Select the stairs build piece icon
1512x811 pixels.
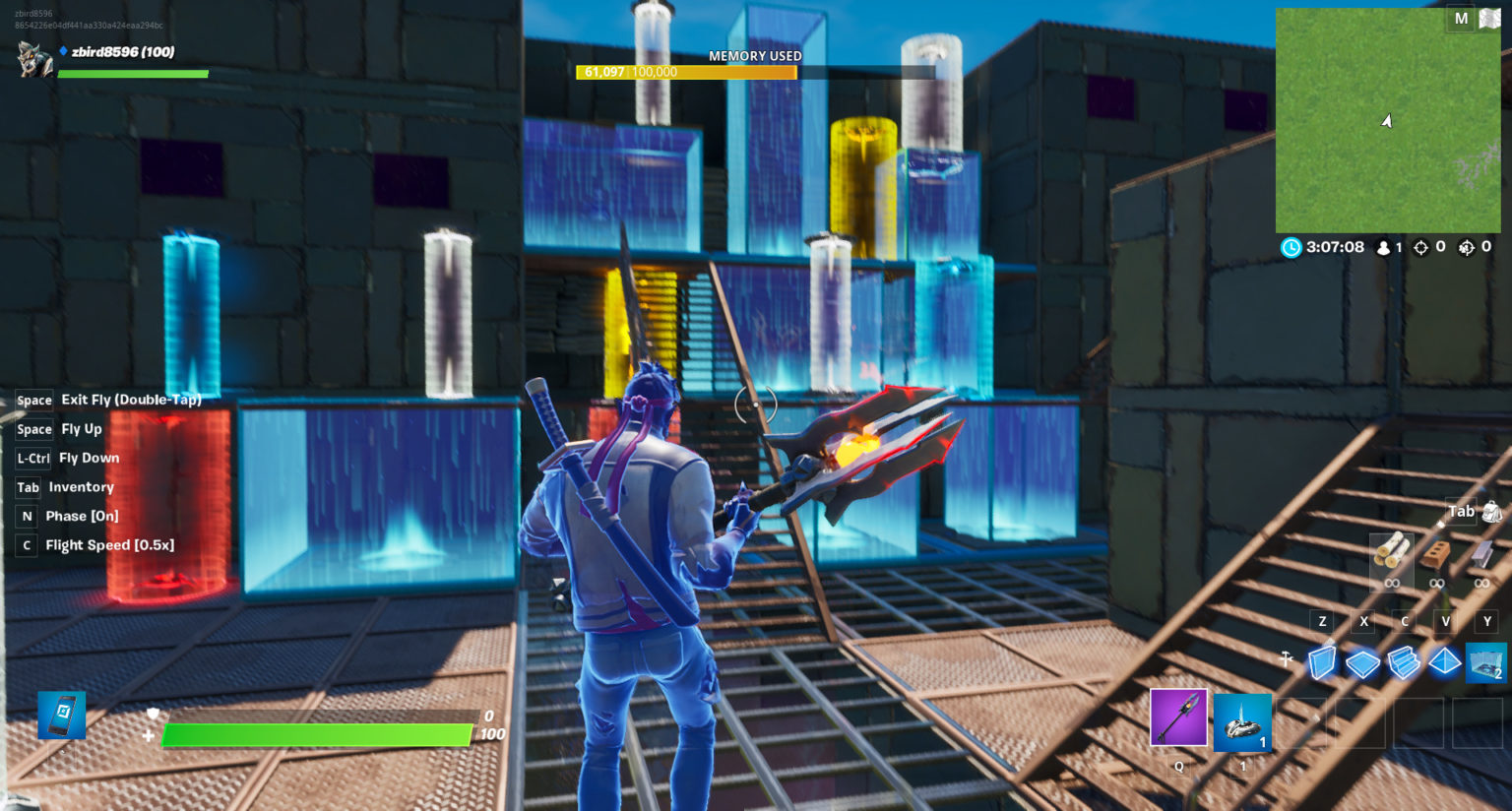coord(1404,662)
